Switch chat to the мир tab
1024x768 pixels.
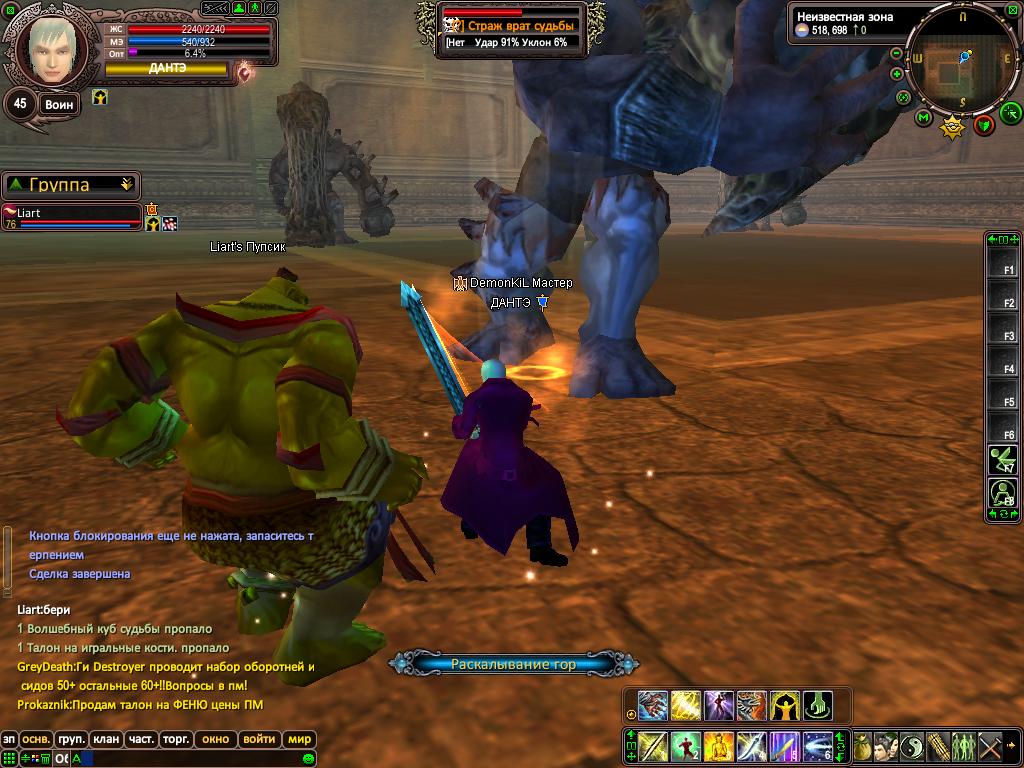pos(298,740)
